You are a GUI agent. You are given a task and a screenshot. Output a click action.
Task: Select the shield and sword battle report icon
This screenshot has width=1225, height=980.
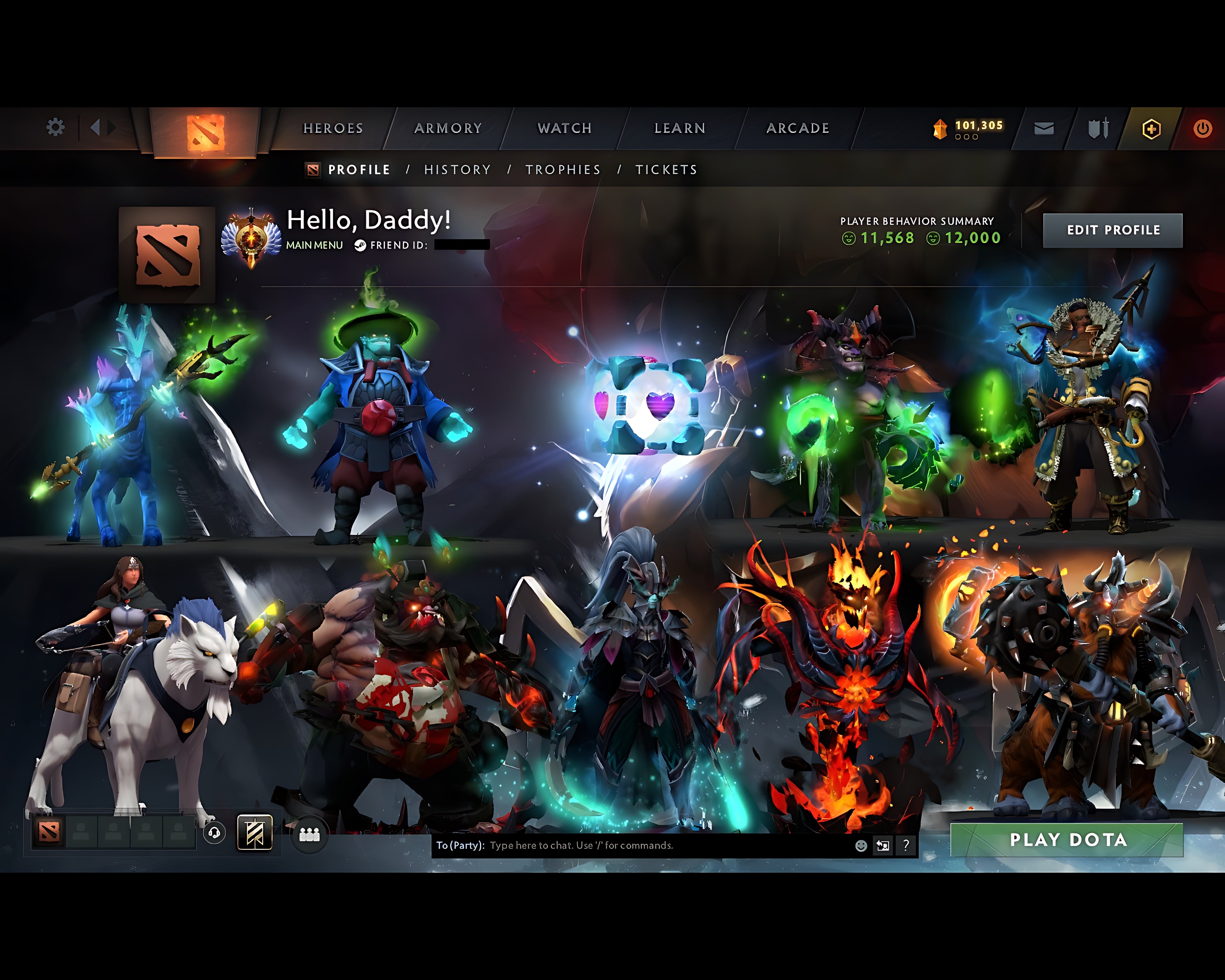tap(1098, 128)
